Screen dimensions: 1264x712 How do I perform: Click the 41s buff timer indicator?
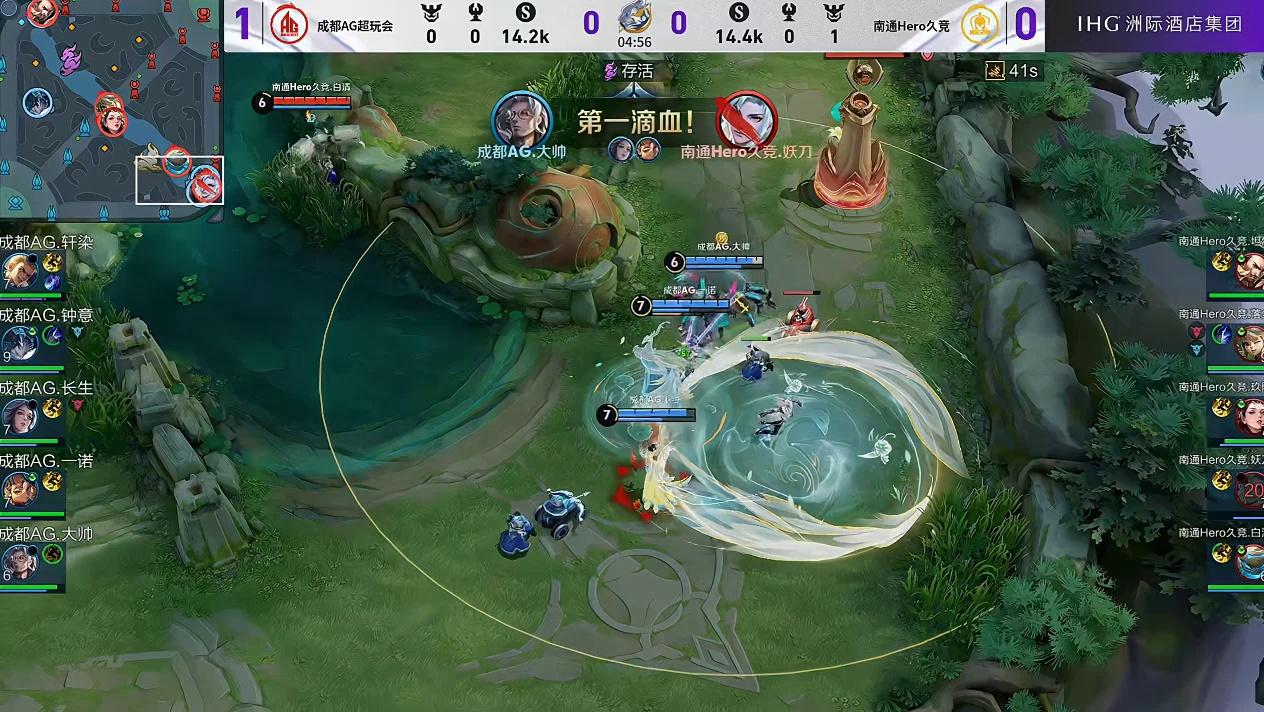coord(1011,70)
